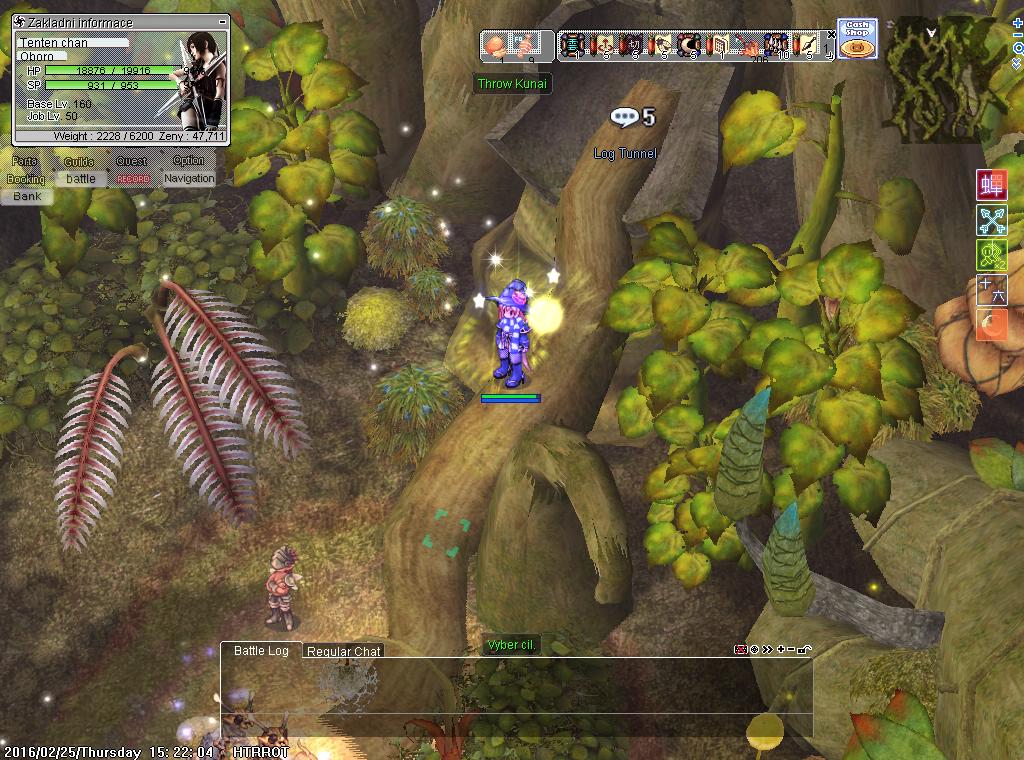Open the Party menu
The width and height of the screenshot is (1024, 760).
[25, 161]
